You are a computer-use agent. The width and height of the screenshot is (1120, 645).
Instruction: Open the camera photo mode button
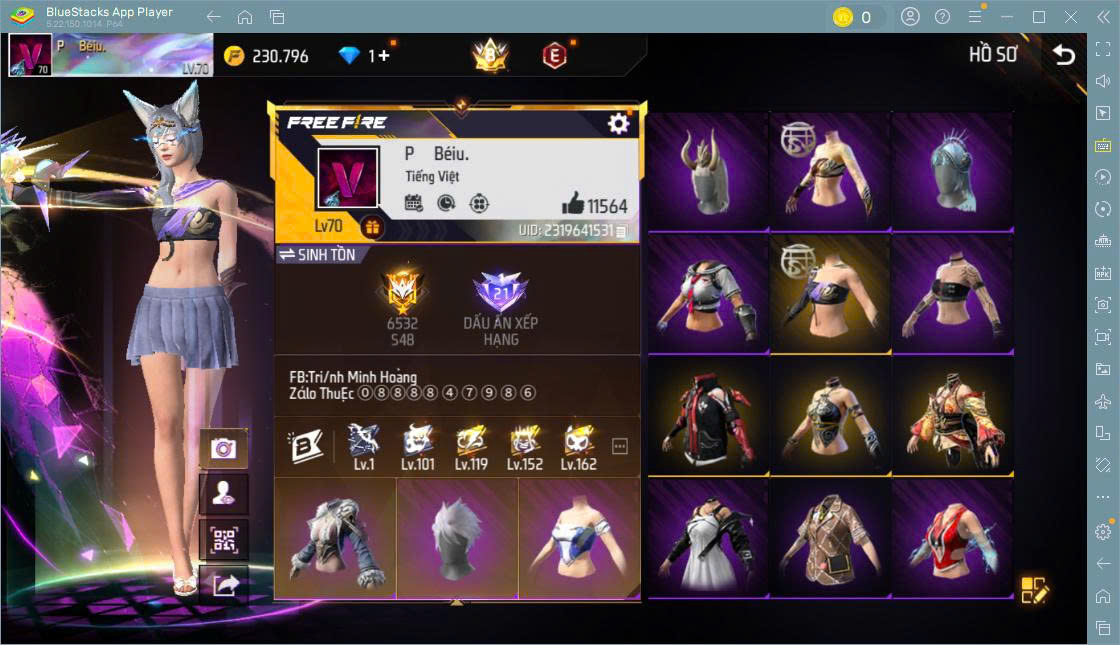point(223,449)
